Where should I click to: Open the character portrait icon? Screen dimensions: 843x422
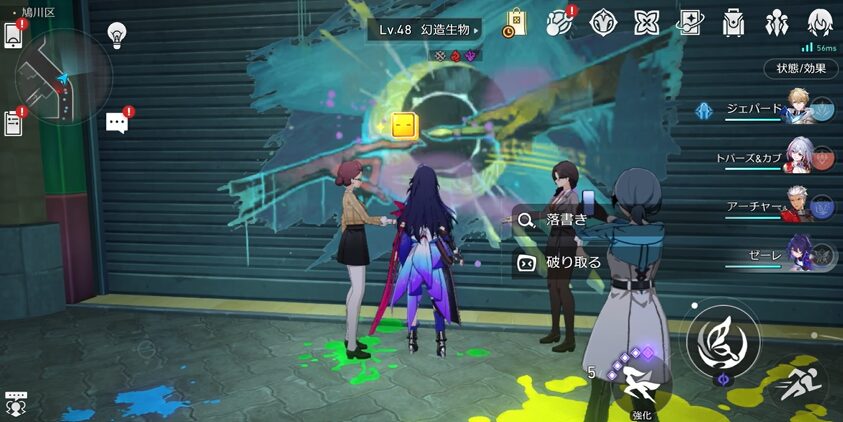[x=820, y=22]
